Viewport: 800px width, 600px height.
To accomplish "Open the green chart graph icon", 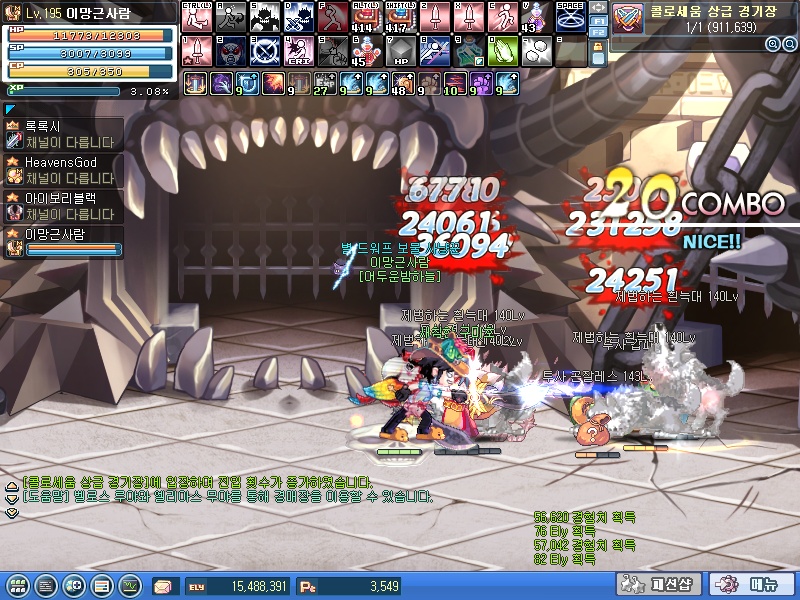I will coord(131,585).
